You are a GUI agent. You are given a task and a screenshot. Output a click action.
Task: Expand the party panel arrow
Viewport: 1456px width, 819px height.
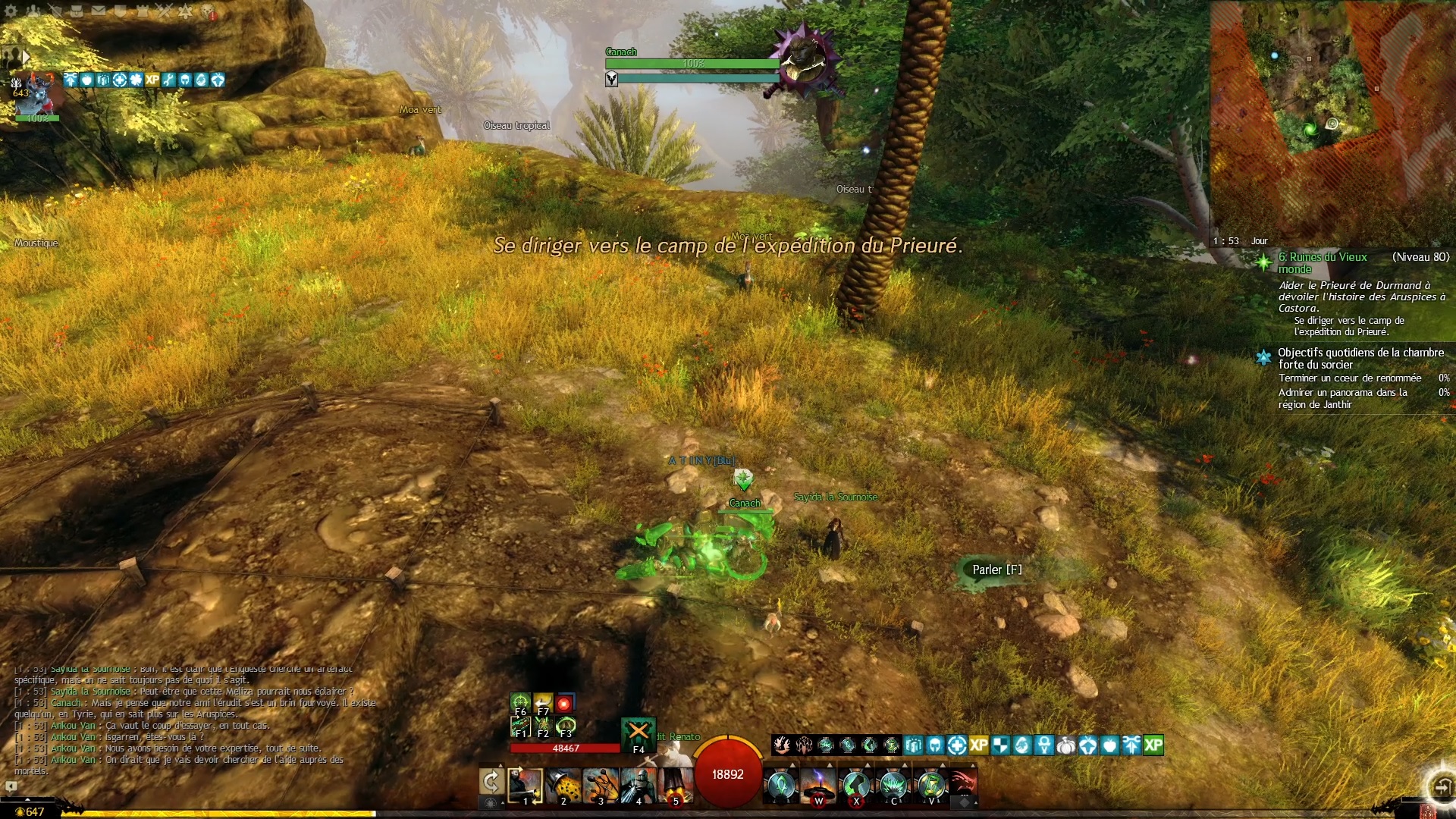[x=26, y=57]
